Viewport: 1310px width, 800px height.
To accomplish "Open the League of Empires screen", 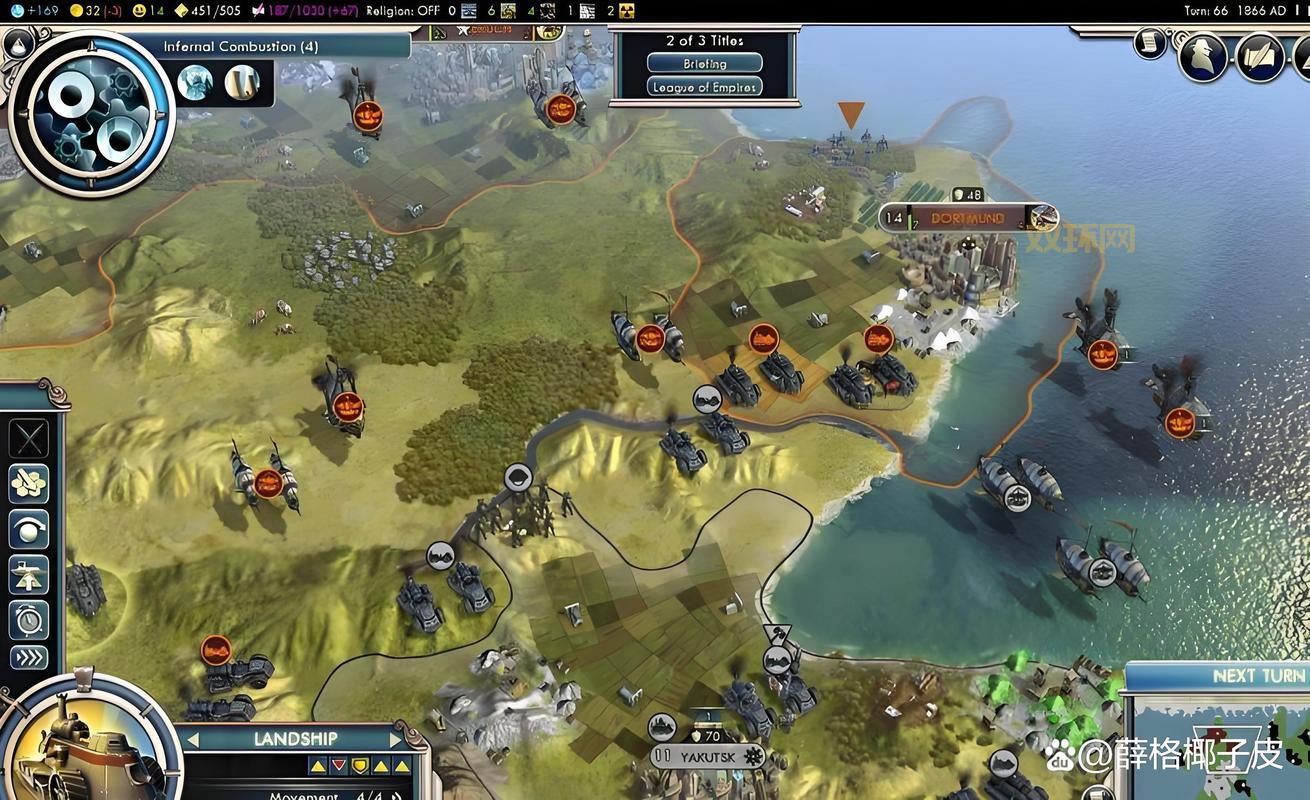I will tap(704, 87).
